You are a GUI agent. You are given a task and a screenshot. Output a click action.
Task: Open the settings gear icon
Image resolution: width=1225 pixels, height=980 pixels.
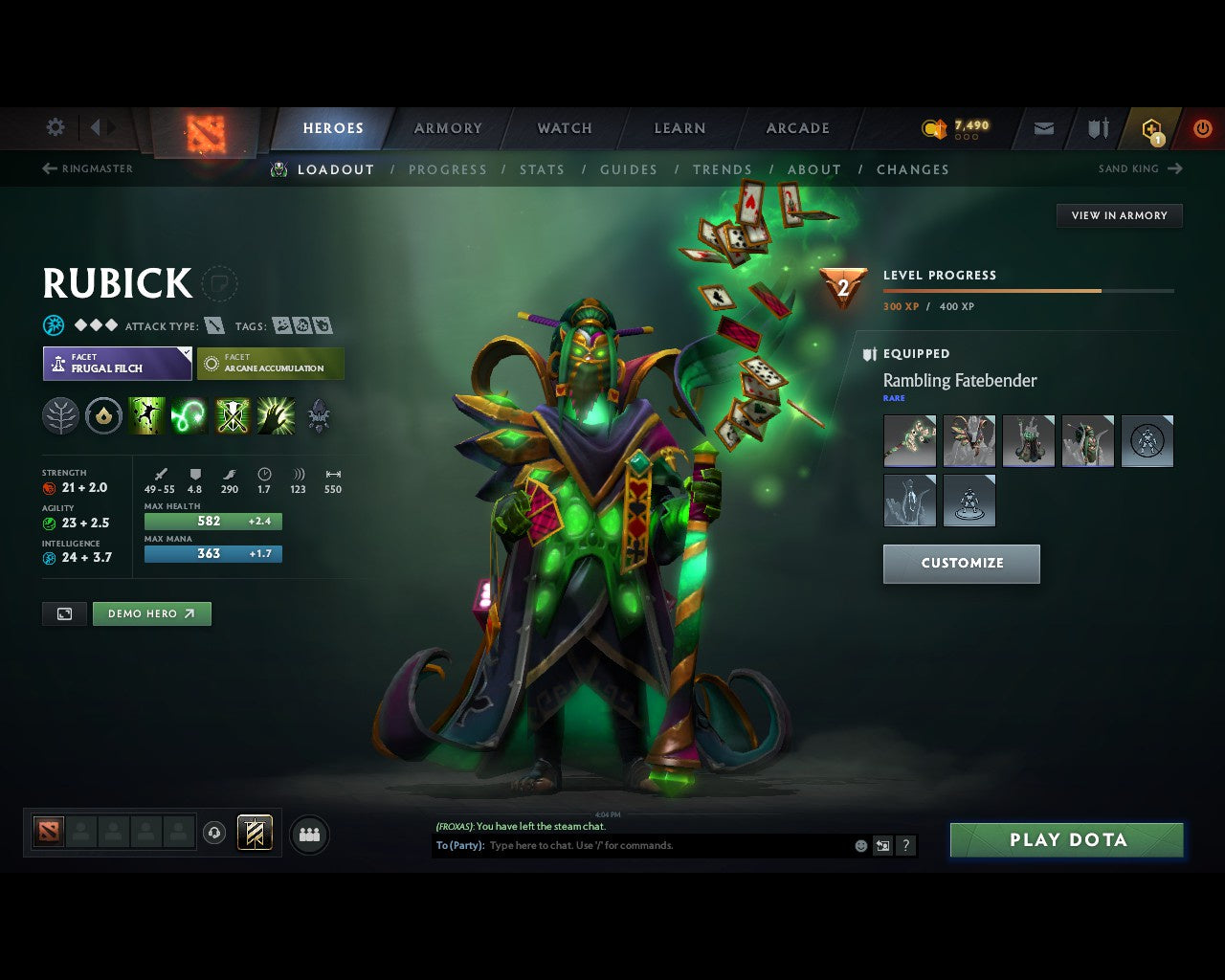click(55, 126)
